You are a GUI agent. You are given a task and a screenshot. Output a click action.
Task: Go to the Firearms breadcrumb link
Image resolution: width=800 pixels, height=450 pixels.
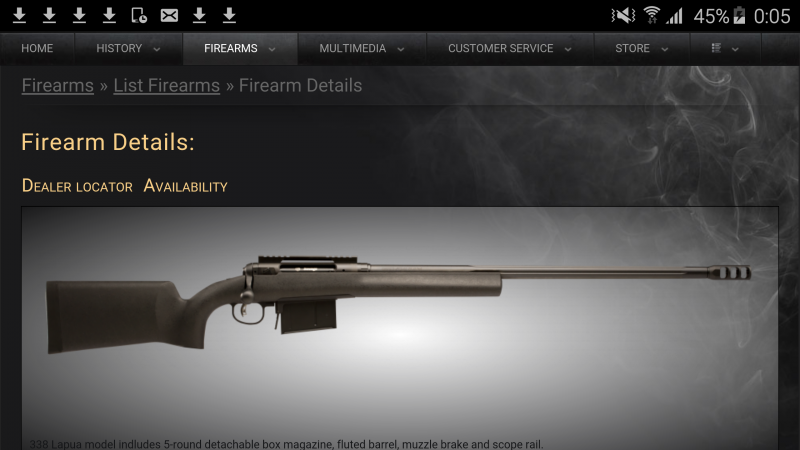point(58,86)
